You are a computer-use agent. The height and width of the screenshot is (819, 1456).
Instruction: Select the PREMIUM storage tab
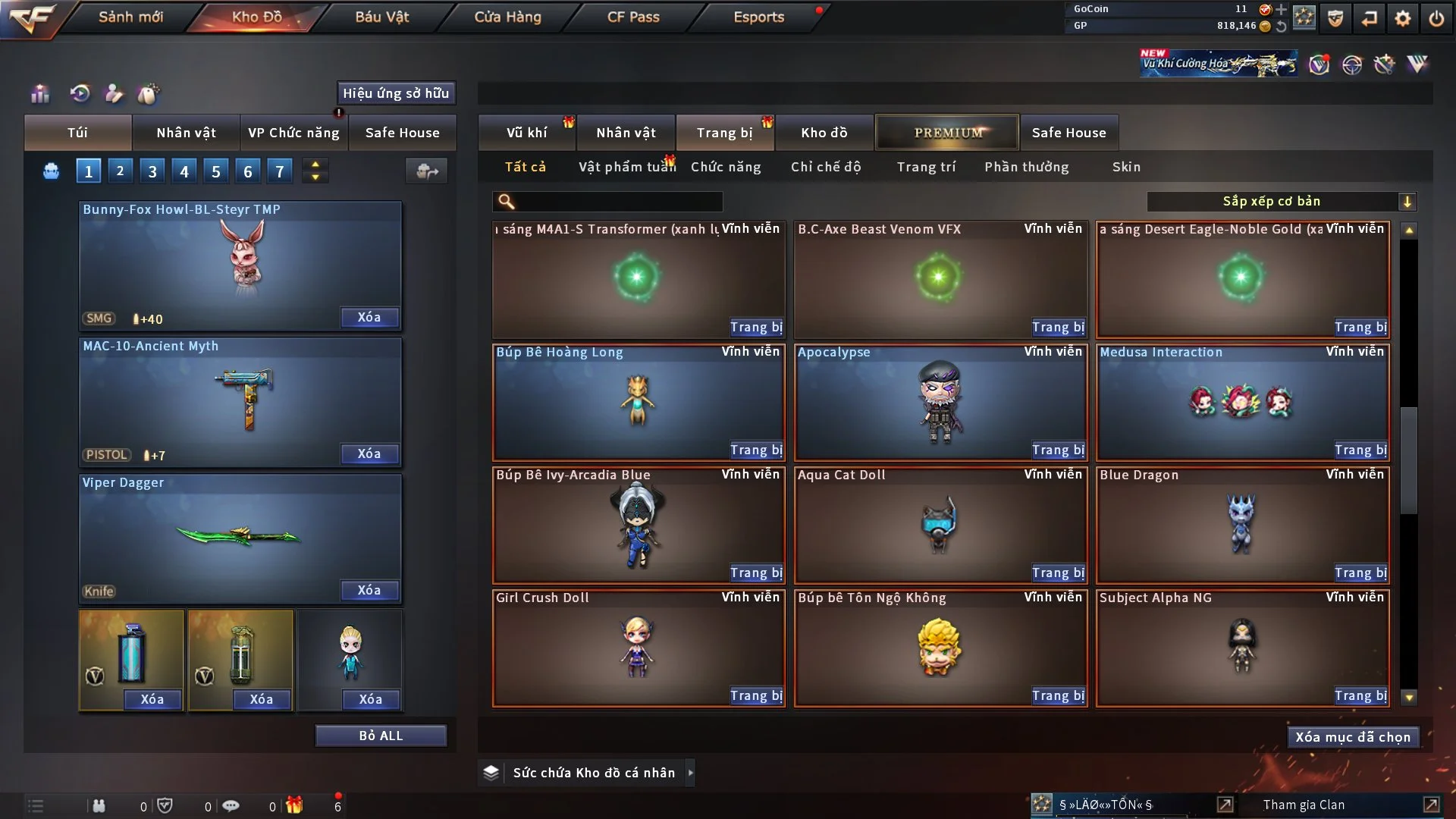point(947,133)
